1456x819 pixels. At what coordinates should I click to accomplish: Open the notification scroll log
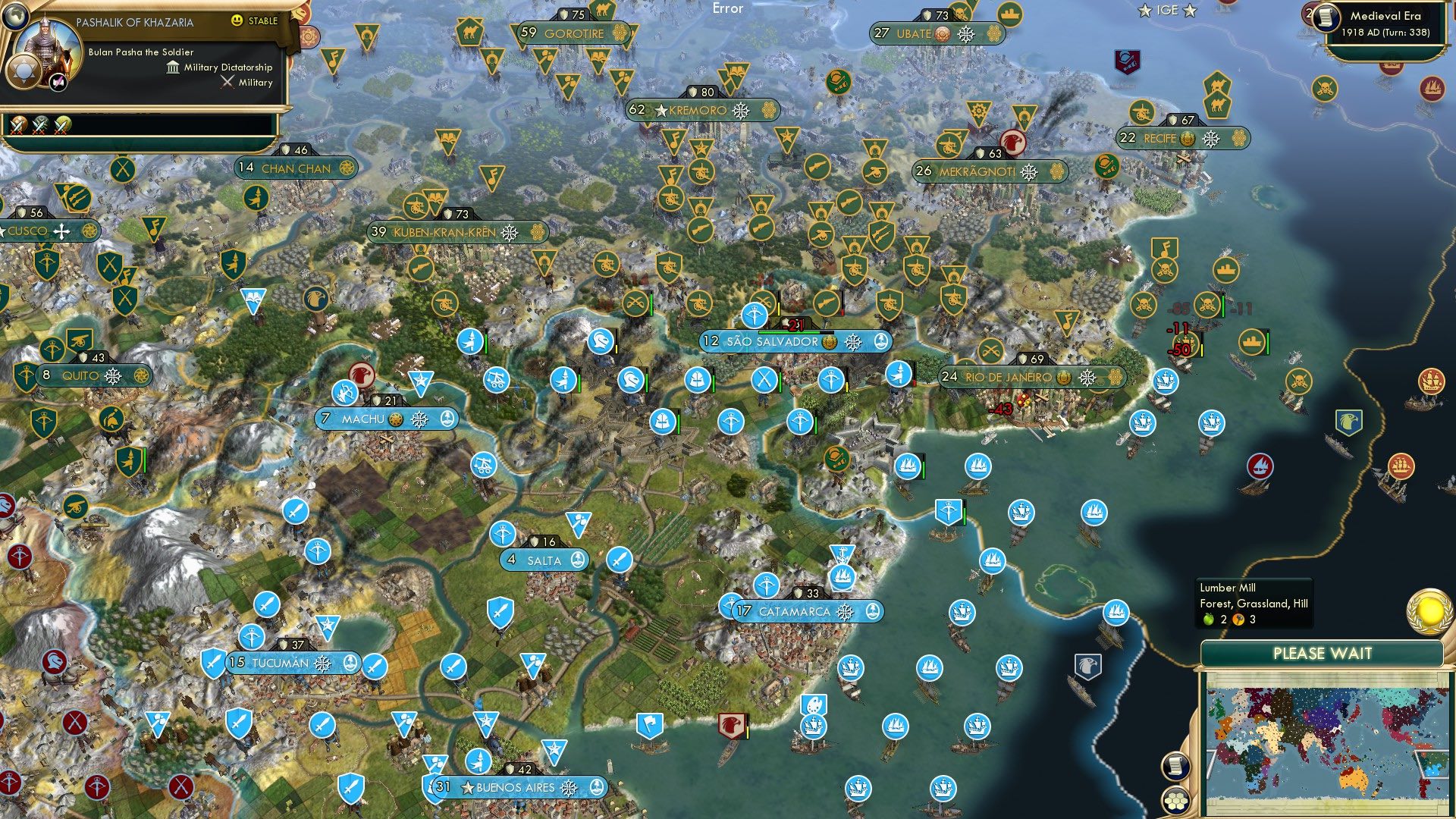[x=1177, y=767]
